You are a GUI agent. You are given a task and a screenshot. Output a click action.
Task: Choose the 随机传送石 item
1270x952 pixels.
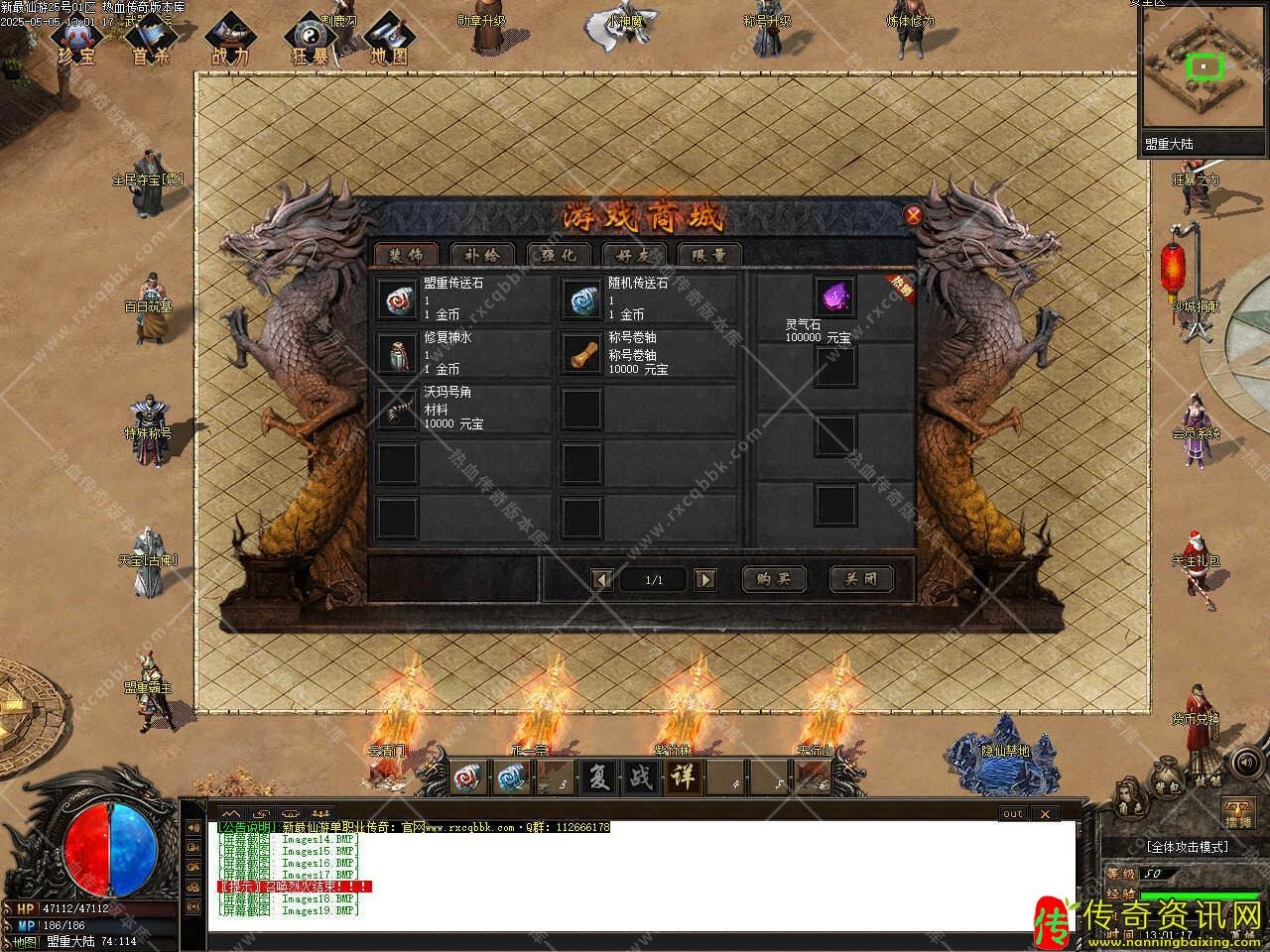click(x=580, y=298)
